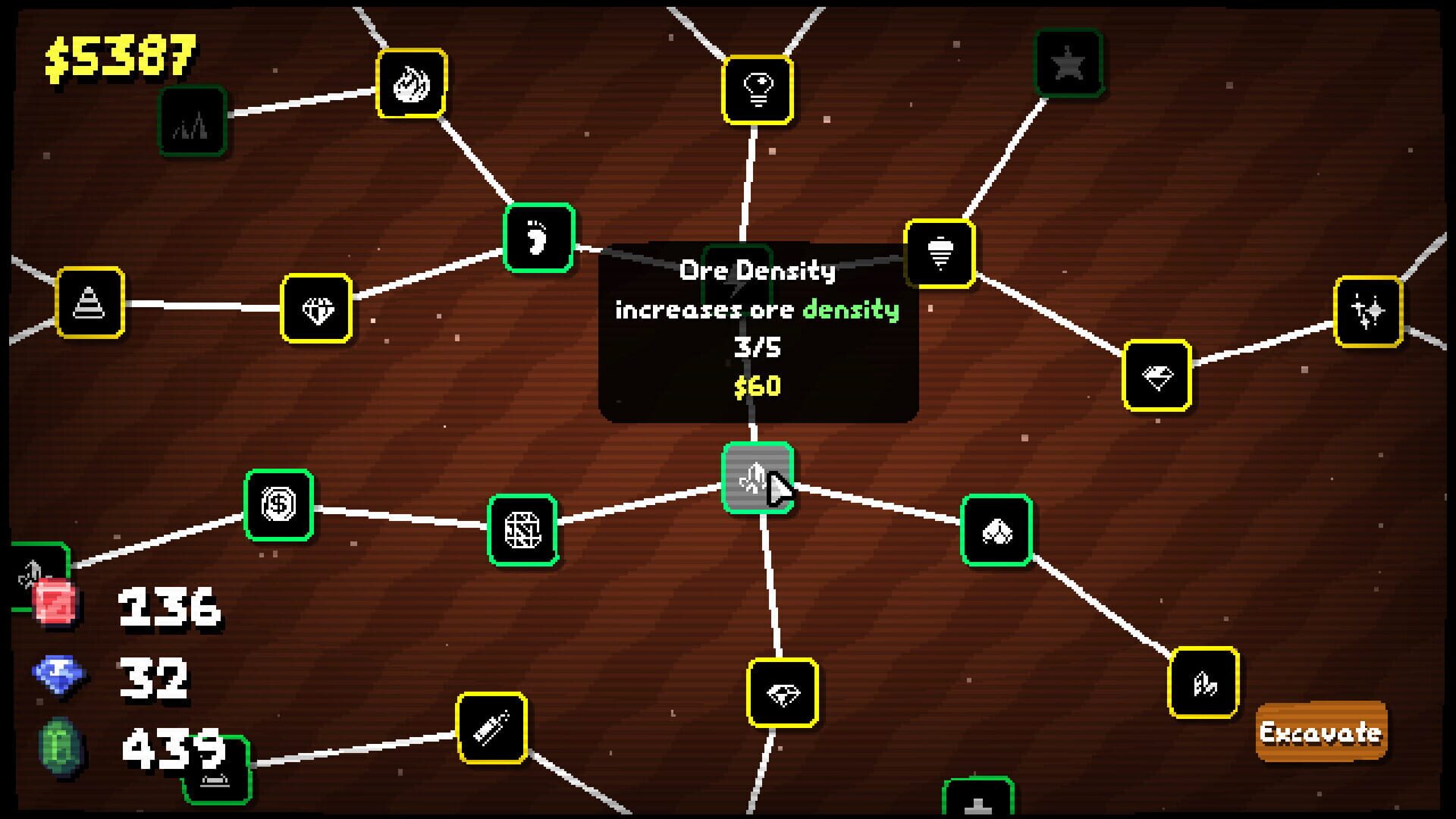This screenshot has height=819, width=1456.
Task: Select the footprint upgrade node
Action: point(538,237)
